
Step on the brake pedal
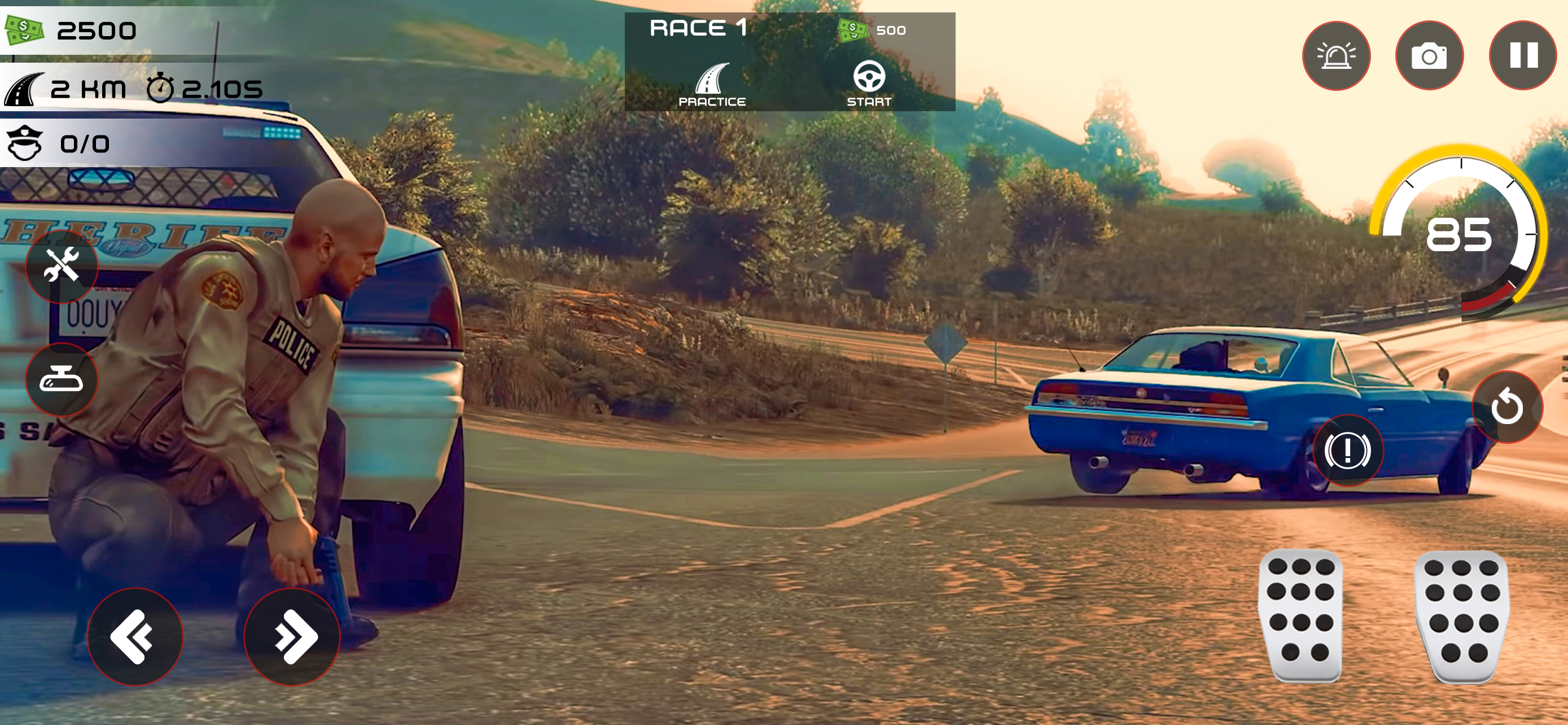(x=1301, y=615)
